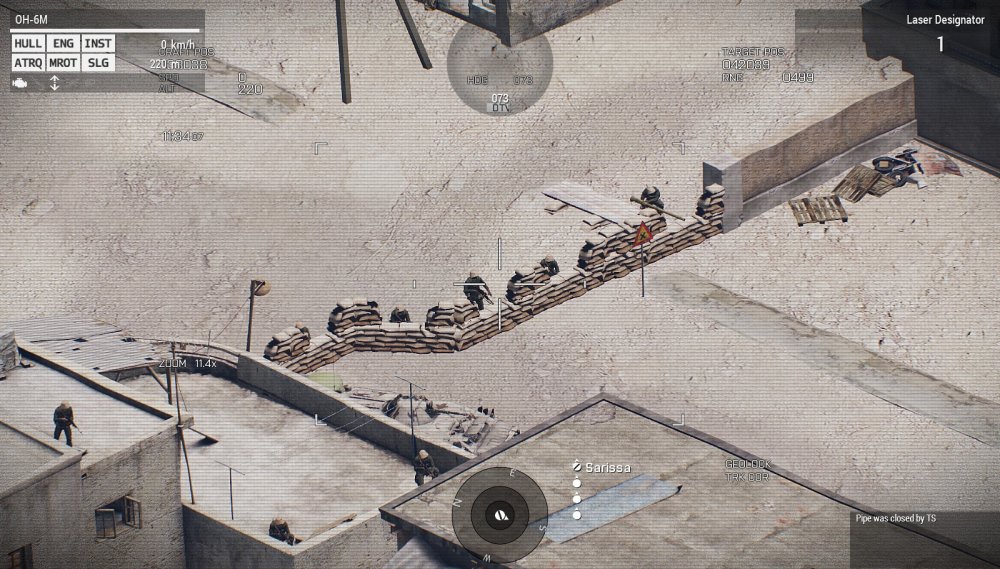Click the squad radar compass

tap(499, 513)
